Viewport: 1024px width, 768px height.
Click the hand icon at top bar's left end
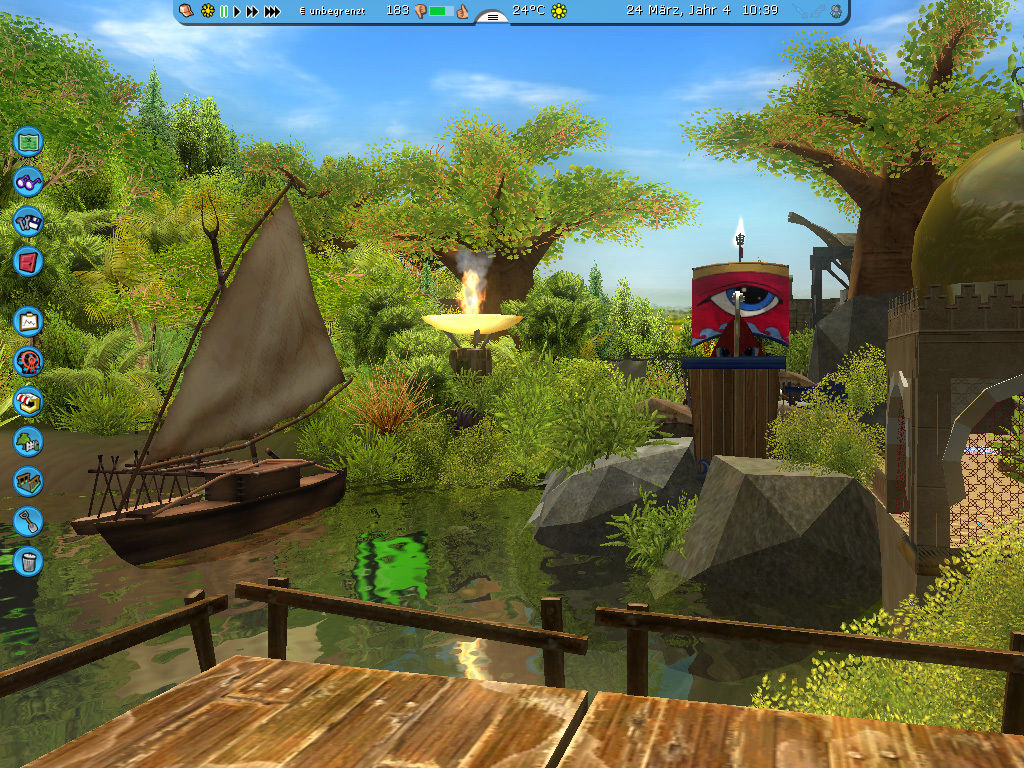(186, 11)
